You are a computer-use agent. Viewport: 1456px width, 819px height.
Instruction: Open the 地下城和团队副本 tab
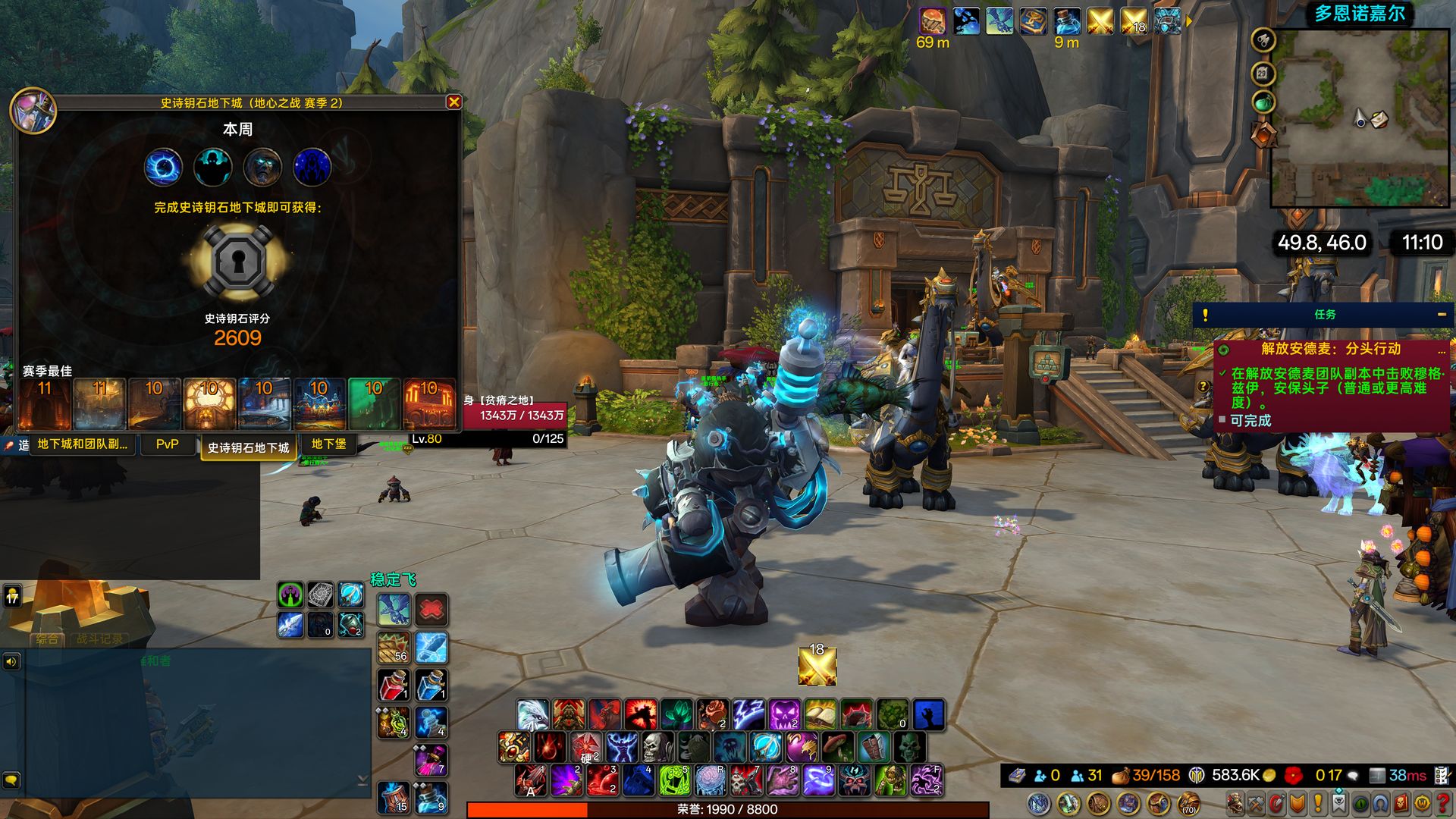pyautogui.click(x=82, y=444)
